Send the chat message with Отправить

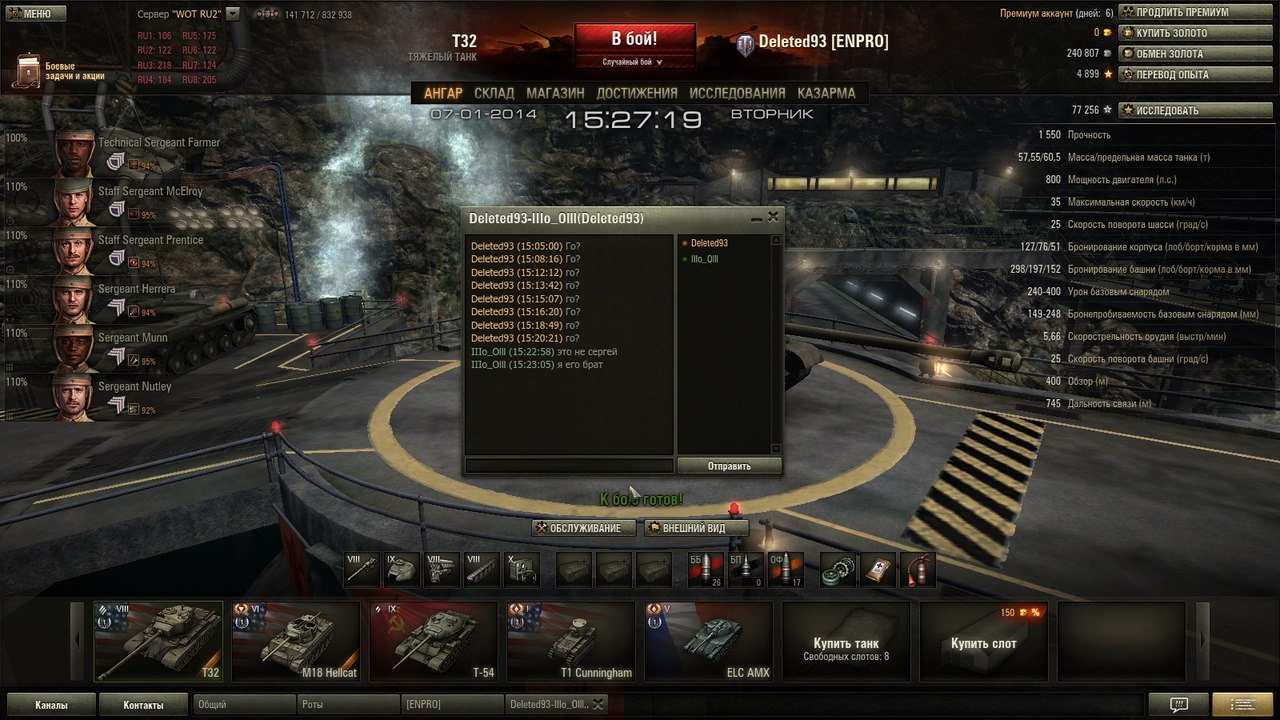729,466
